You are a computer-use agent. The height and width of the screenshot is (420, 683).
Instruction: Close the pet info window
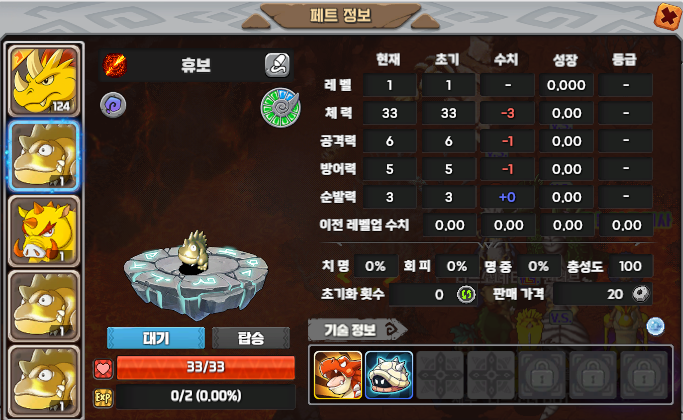point(665,15)
